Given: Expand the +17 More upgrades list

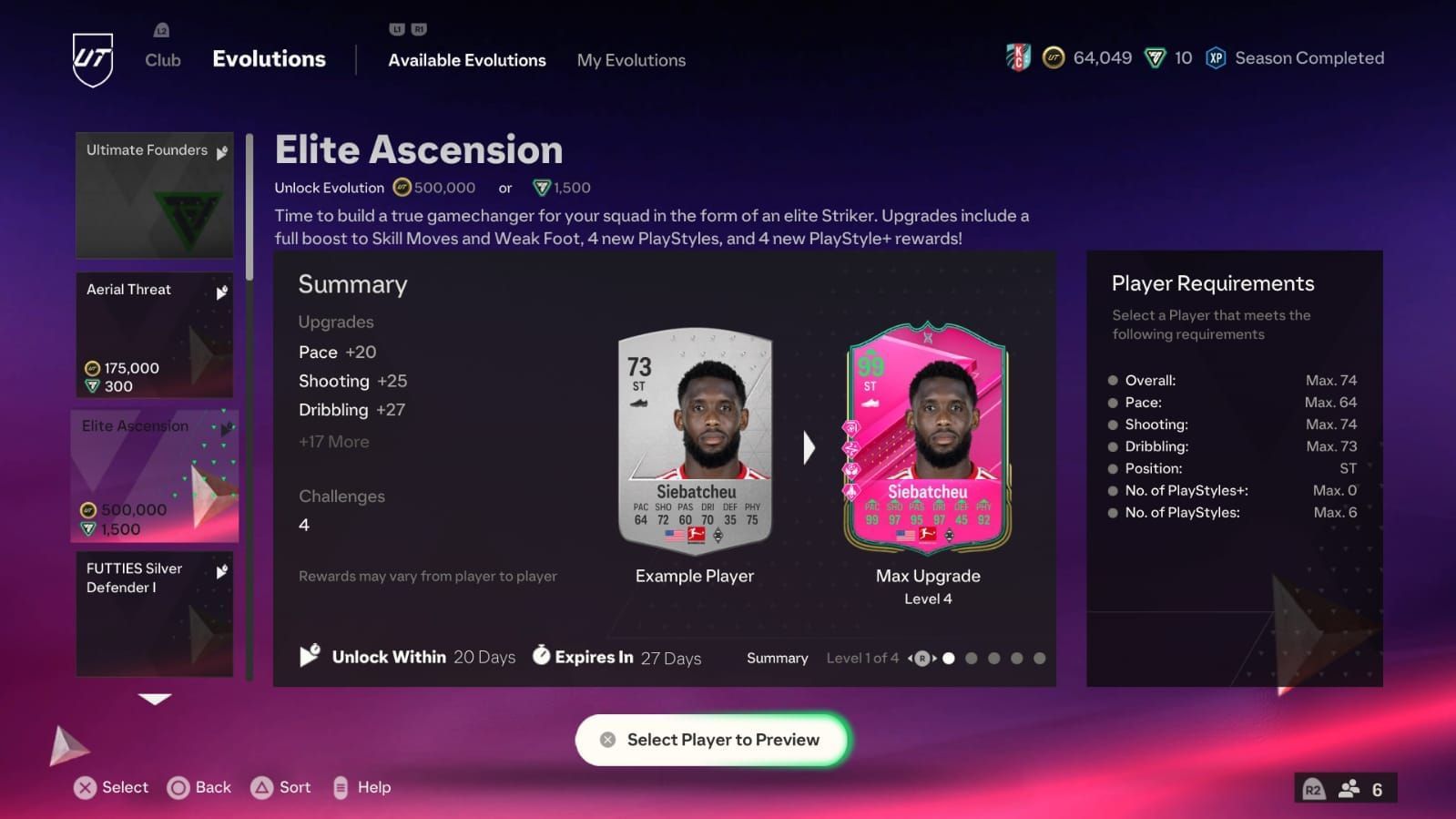Looking at the screenshot, I should (333, 441).
